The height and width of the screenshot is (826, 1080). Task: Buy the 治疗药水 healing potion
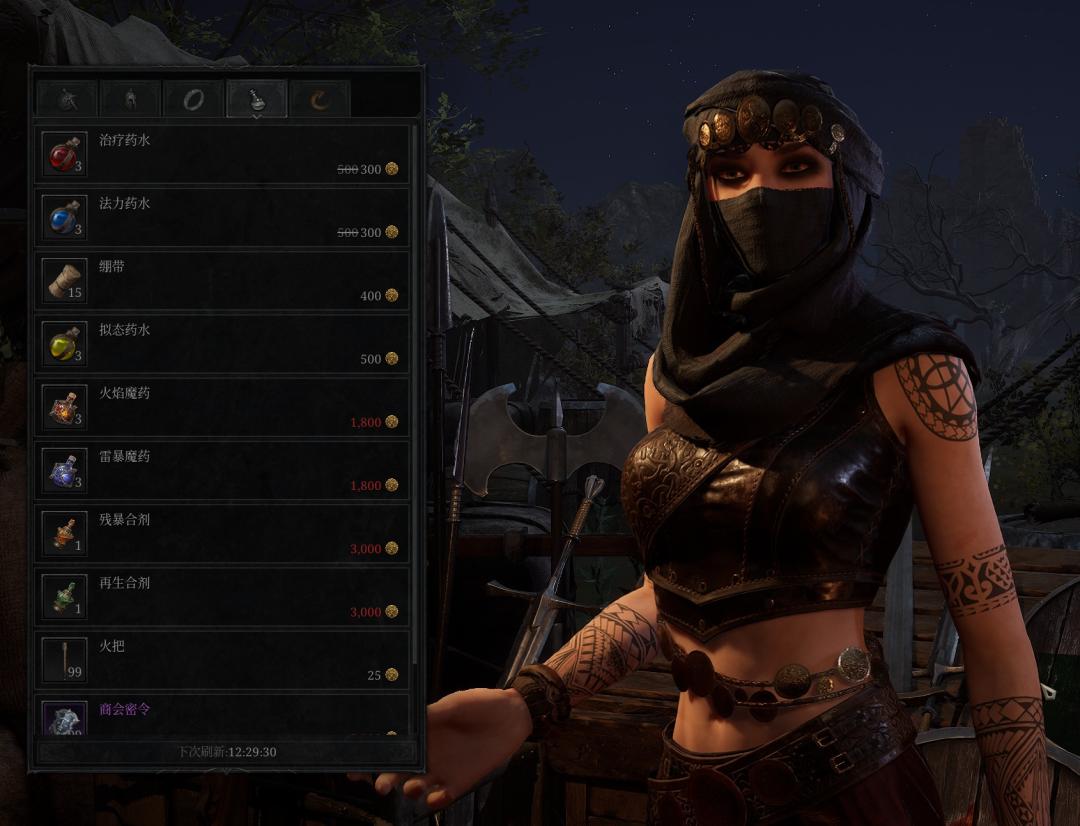click(x=222, y=154)
